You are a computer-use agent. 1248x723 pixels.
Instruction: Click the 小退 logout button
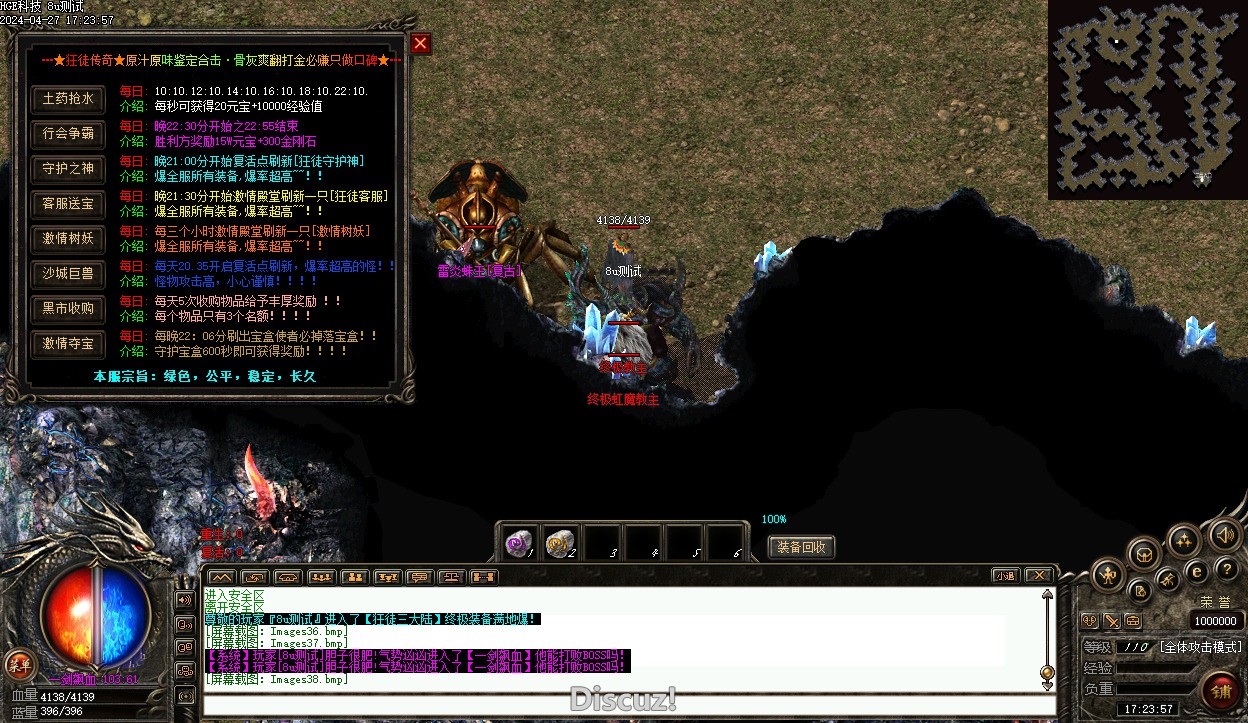click(1006, 576)
